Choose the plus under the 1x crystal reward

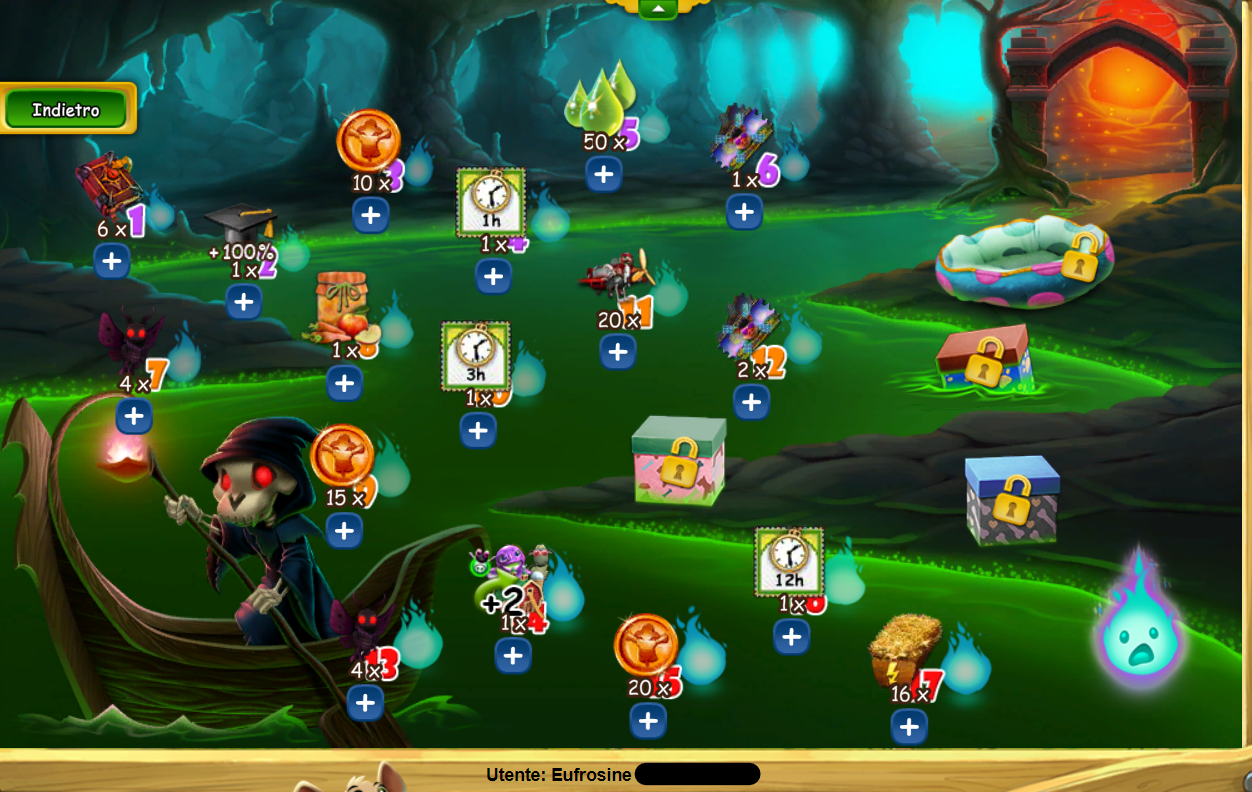click(x=744, y=212)
